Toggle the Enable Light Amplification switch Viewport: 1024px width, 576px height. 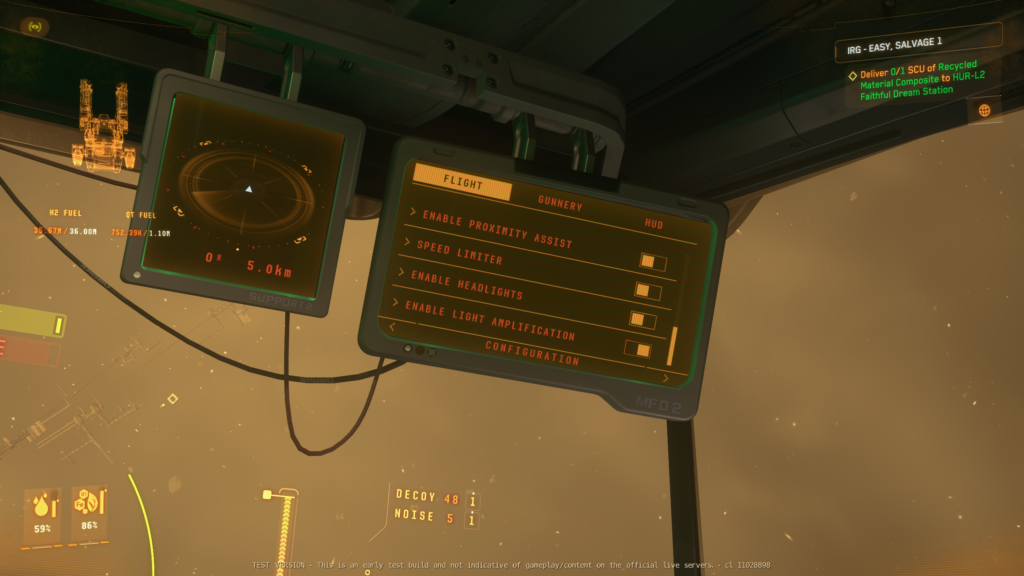click(637, 349)
